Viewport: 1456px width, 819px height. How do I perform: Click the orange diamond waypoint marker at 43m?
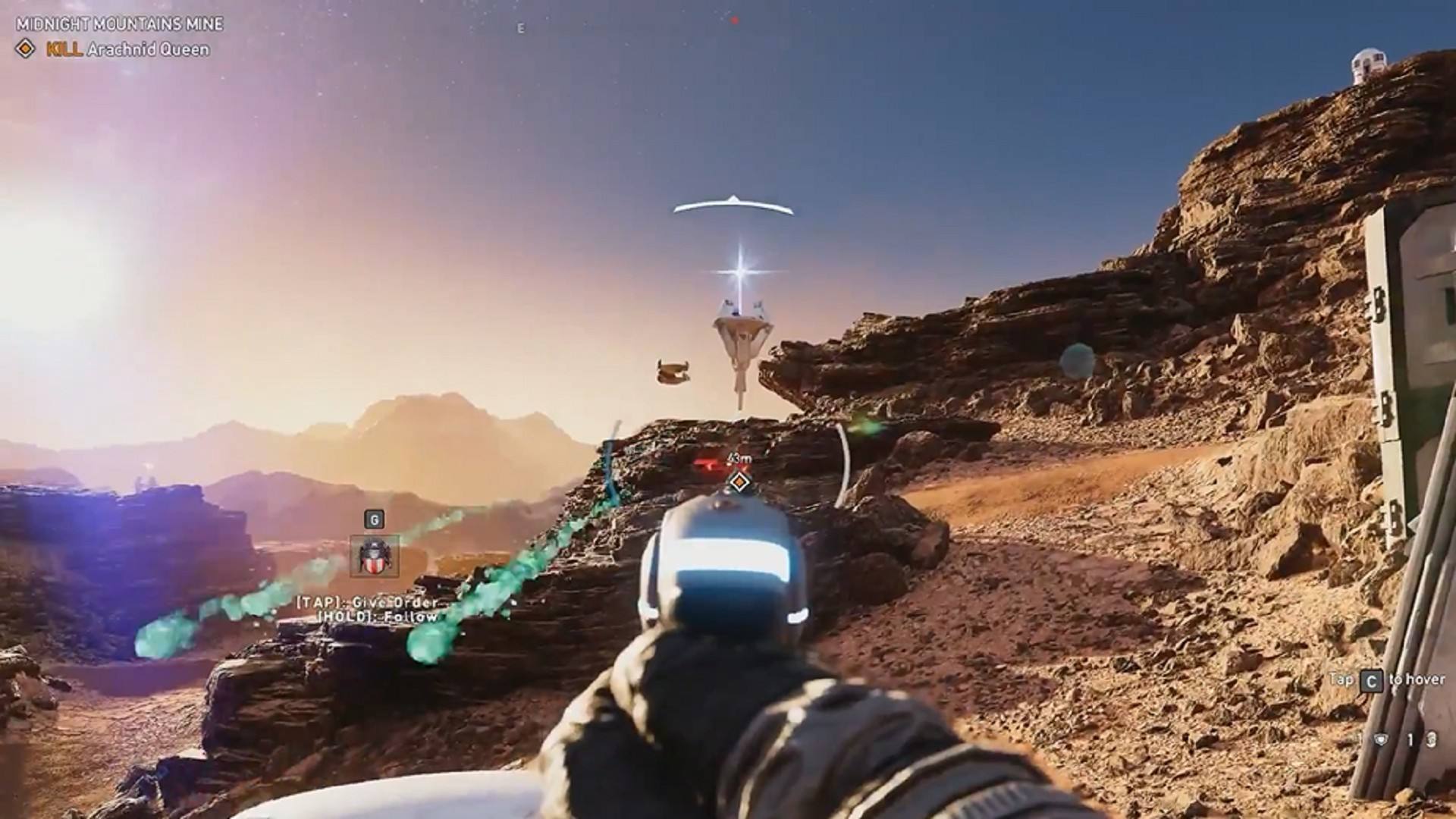pyautogui.click(x=739, y=481)
